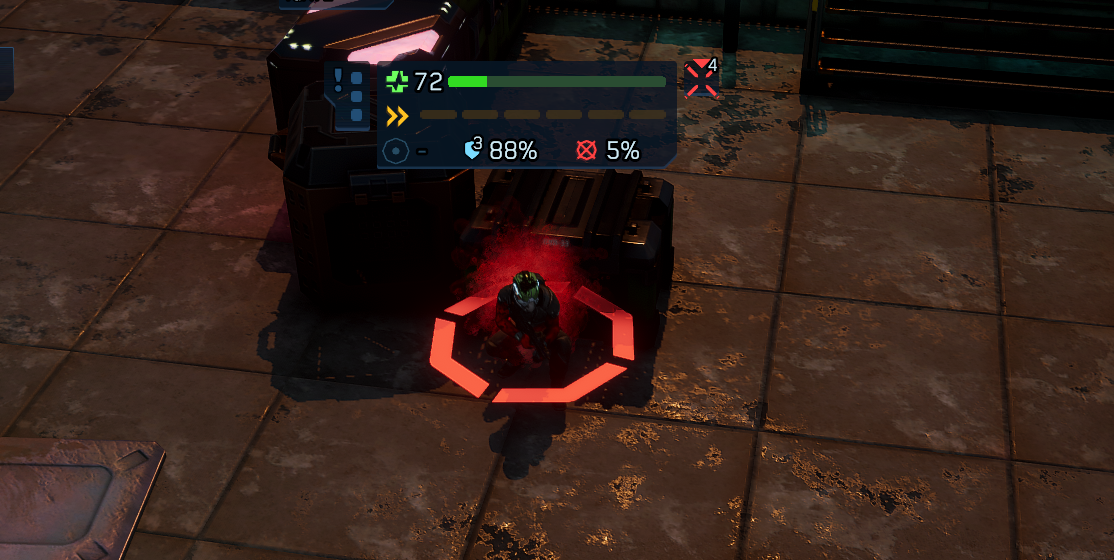This screenshot has width=1114, height=560.
Task: Click the red crossed status icon showing 4
Action: point(702,79)
